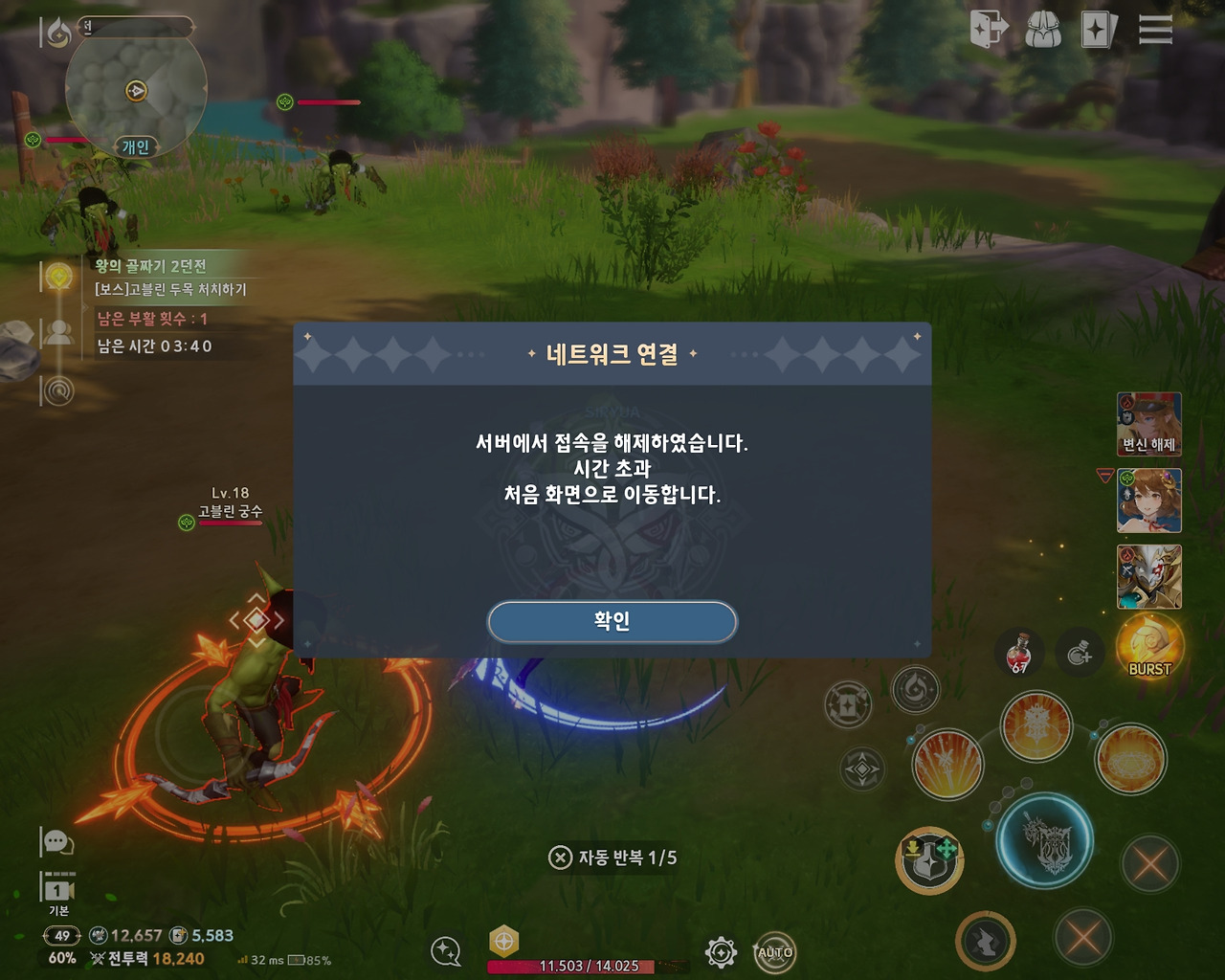Select the top character portrait thumbnail on right

(1147, 424)
